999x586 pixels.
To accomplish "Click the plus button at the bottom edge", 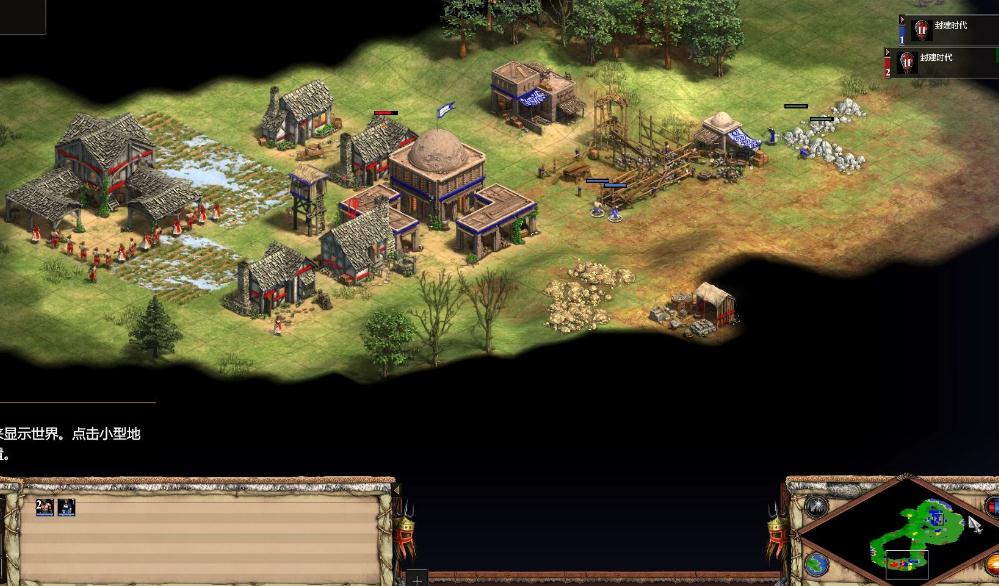I will click(x=417, y=578).
